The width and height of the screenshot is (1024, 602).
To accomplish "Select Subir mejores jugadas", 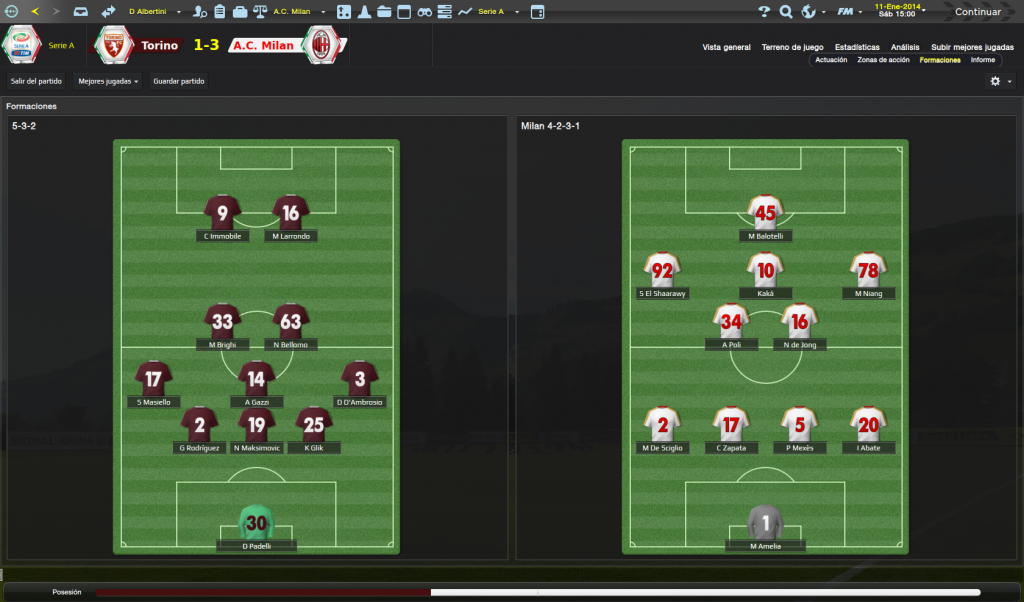I will [972, 47].
